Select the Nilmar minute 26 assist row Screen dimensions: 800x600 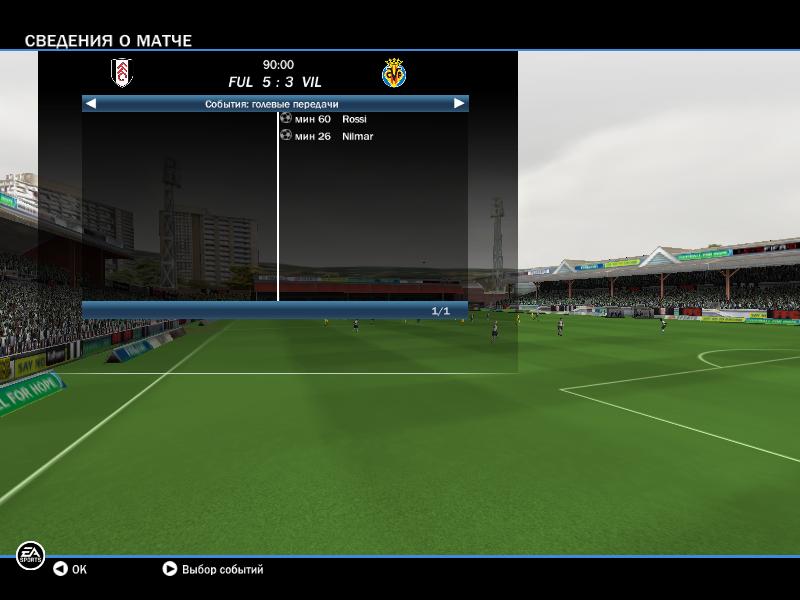(357, 136)
